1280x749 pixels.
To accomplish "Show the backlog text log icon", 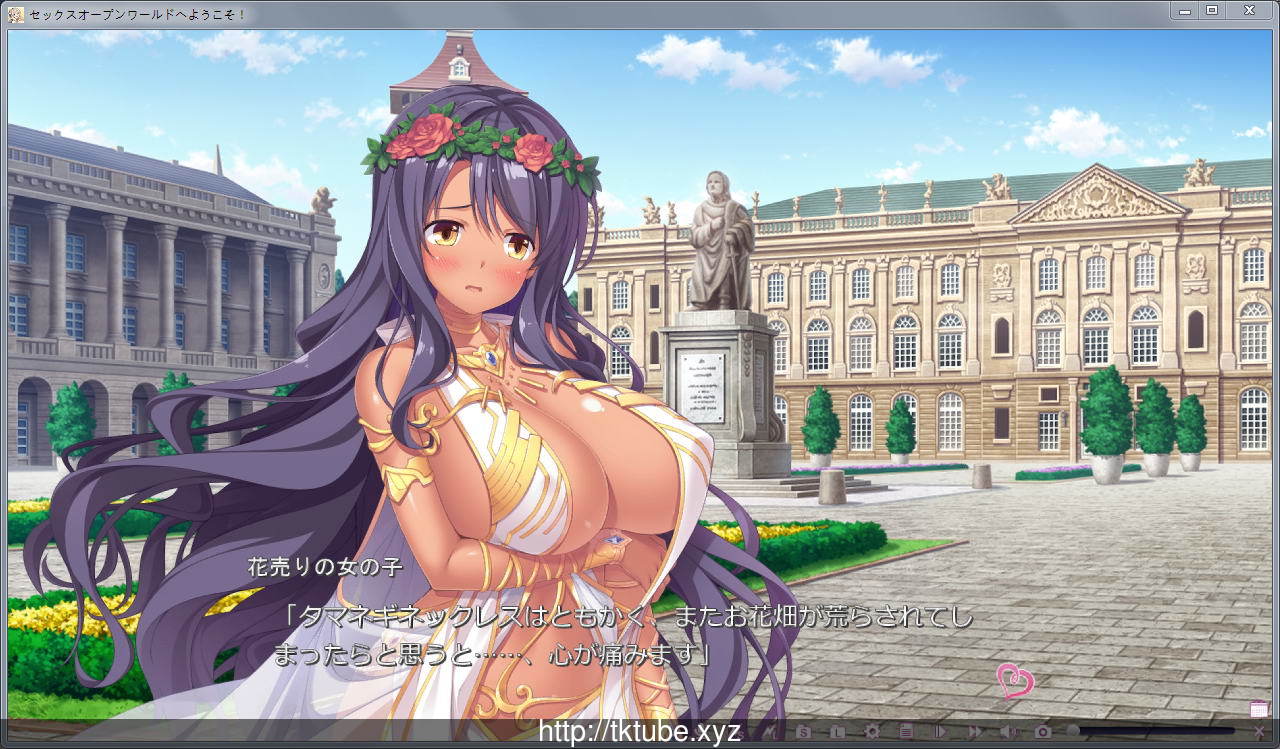I will [906, 732].
